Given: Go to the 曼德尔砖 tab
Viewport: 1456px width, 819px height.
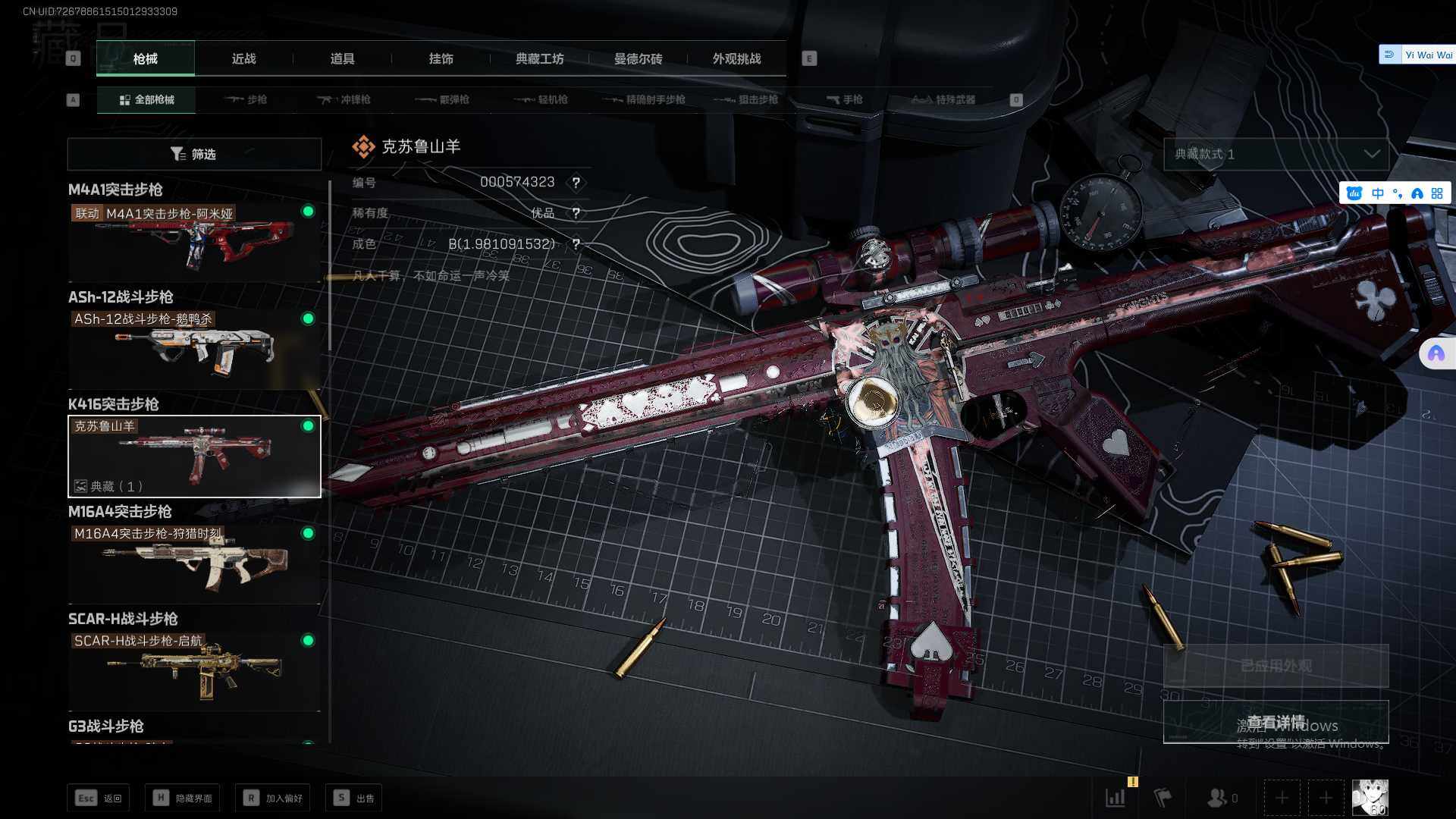Looking at the screenshot, I should [638, 58].
